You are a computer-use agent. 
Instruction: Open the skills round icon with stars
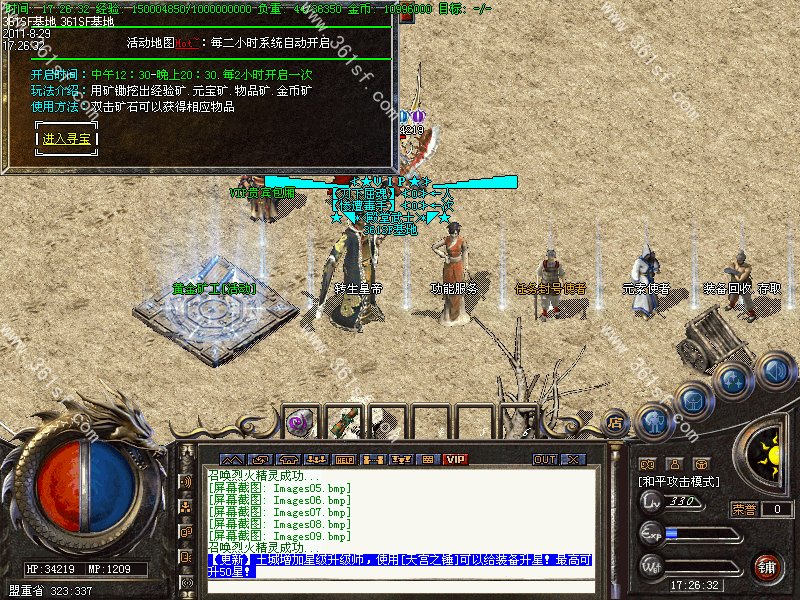pyautogui.click(x=733, y=380)
